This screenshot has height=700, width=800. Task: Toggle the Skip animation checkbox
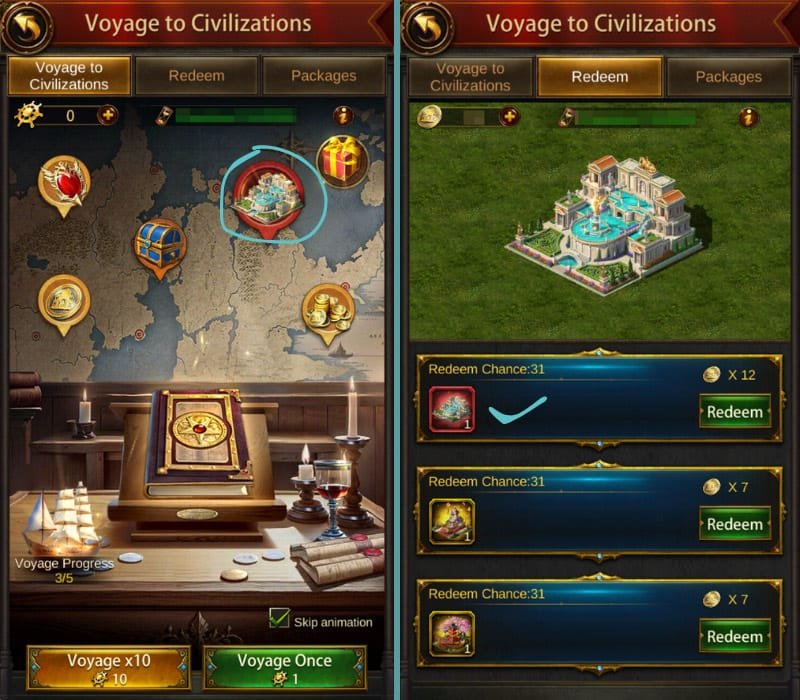coord(279,619)
